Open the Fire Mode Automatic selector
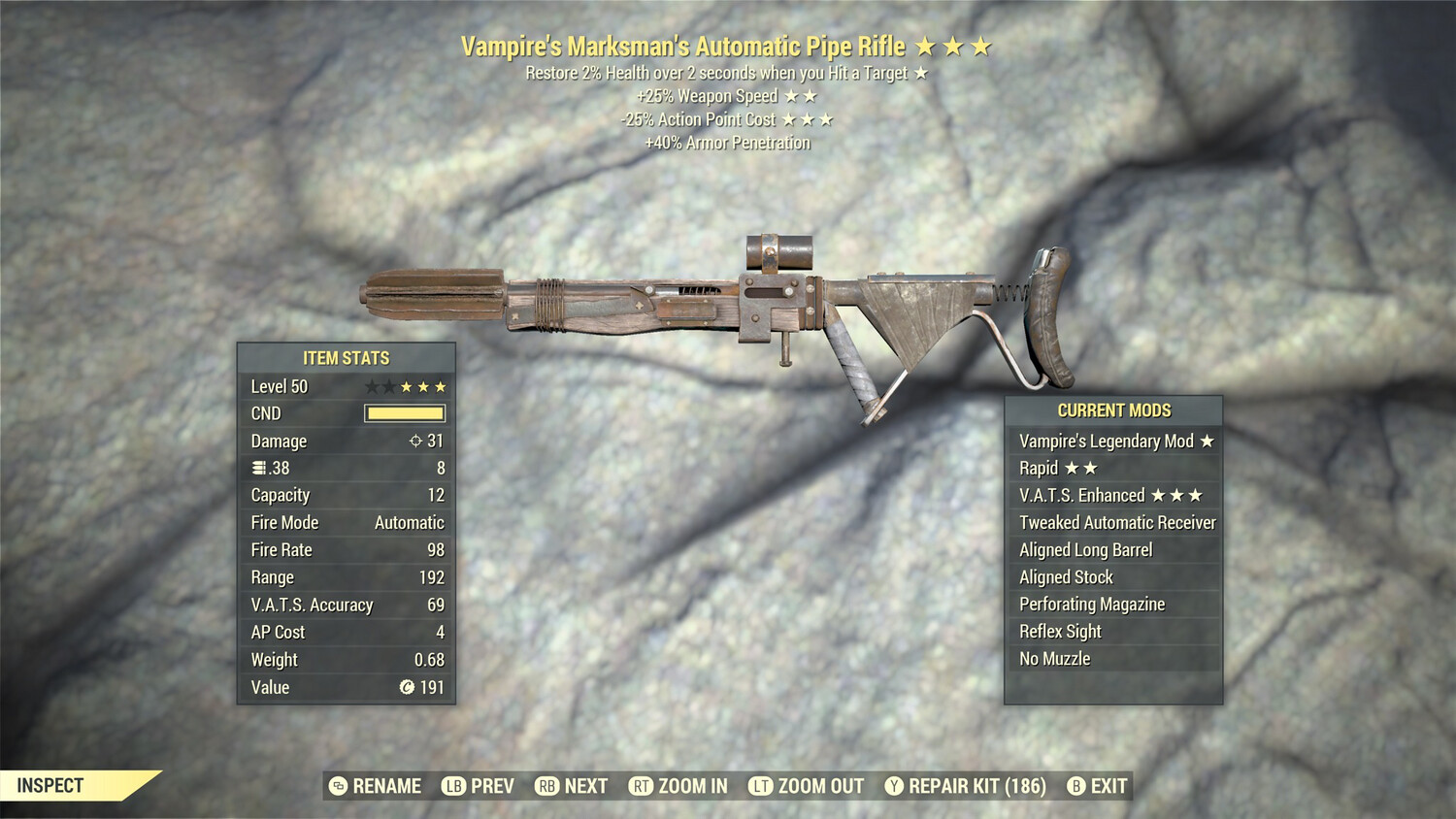This screenshot has height=819, width=1456. pos(408,522)
